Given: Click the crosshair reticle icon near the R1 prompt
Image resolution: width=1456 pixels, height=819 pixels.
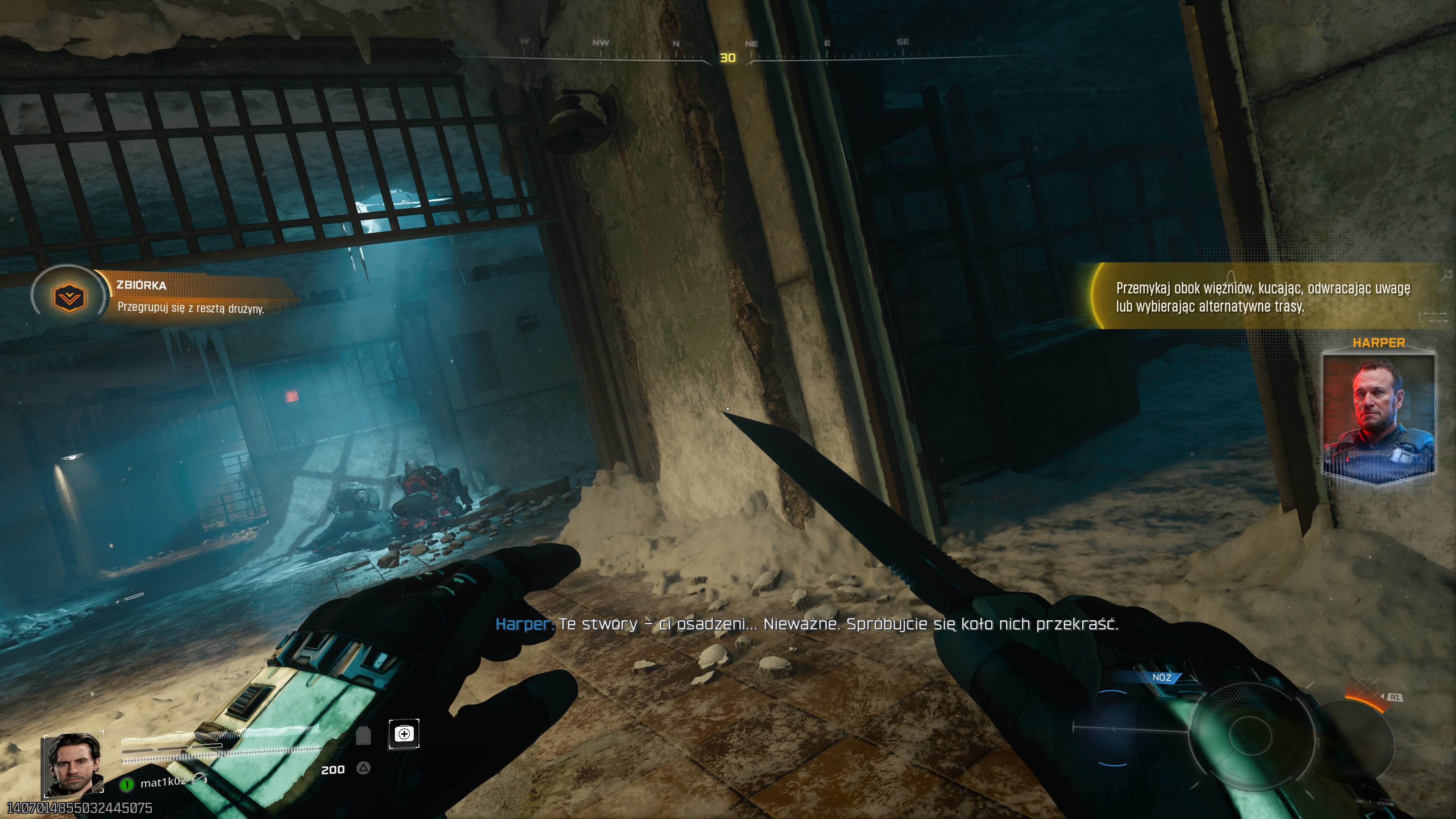Looking at the screenshot, I should [x=1367, y=689].
